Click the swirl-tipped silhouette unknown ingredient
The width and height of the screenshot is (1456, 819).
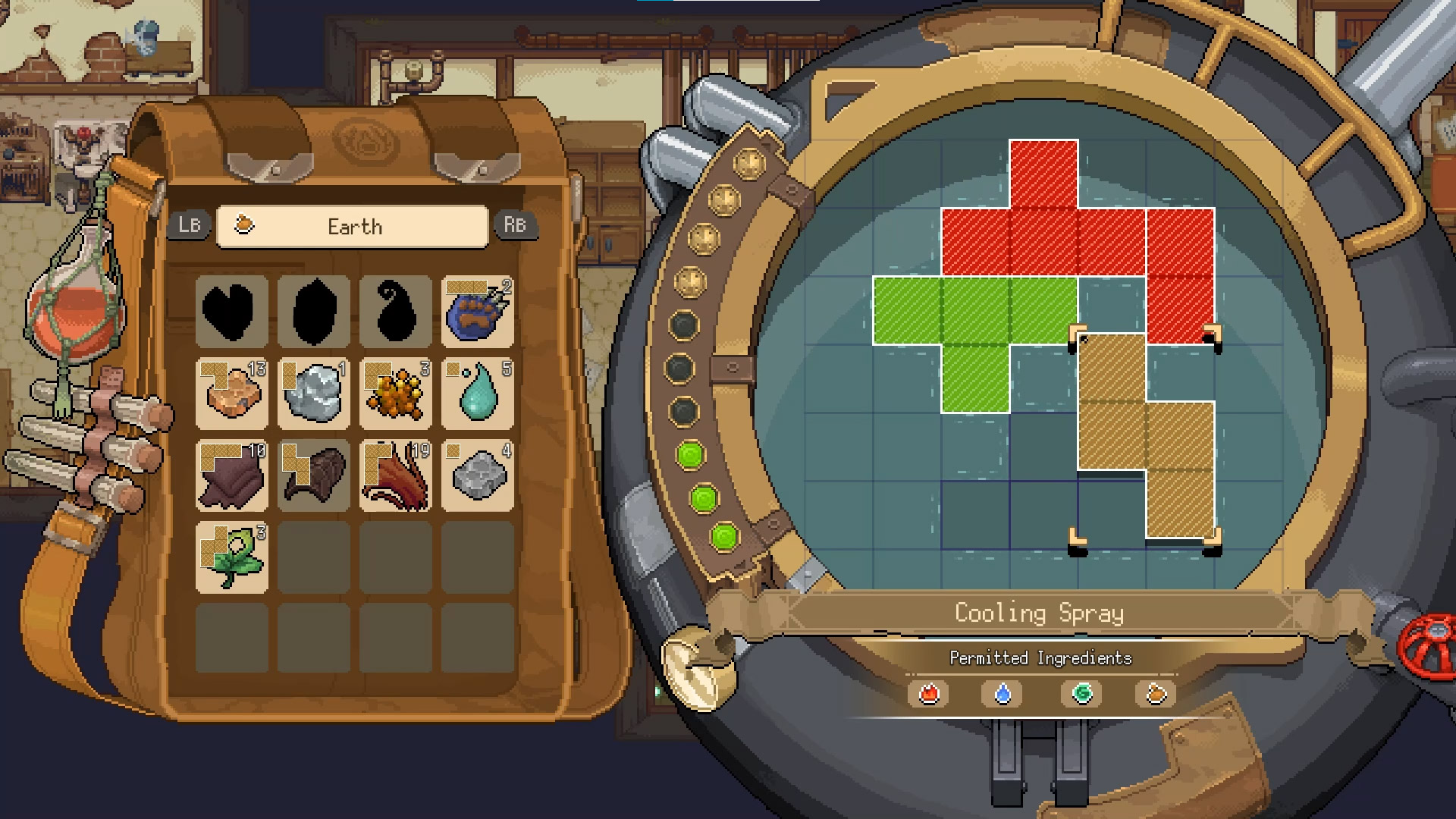[396, 312]
